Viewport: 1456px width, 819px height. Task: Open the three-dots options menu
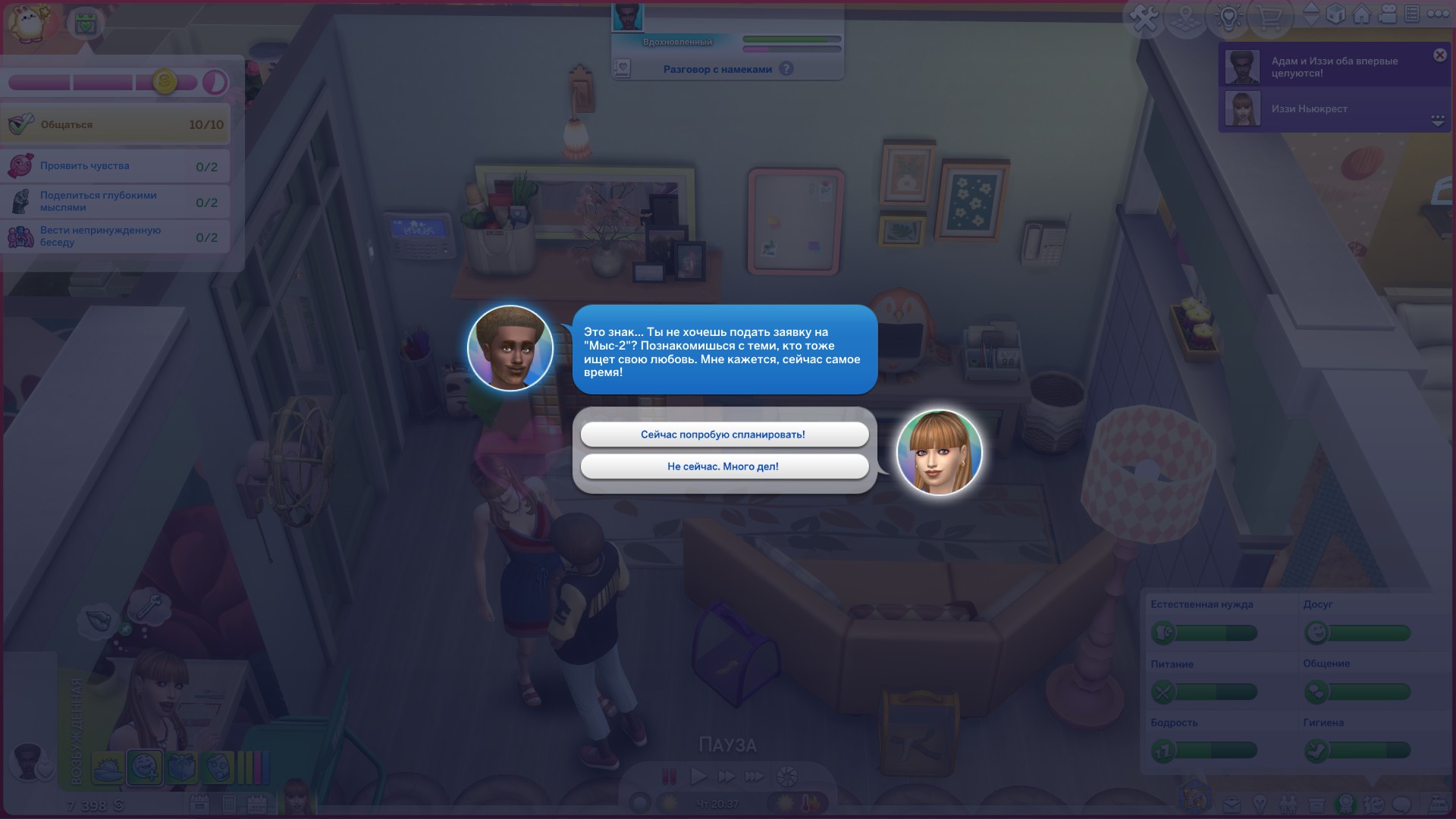coord(1438,14)
